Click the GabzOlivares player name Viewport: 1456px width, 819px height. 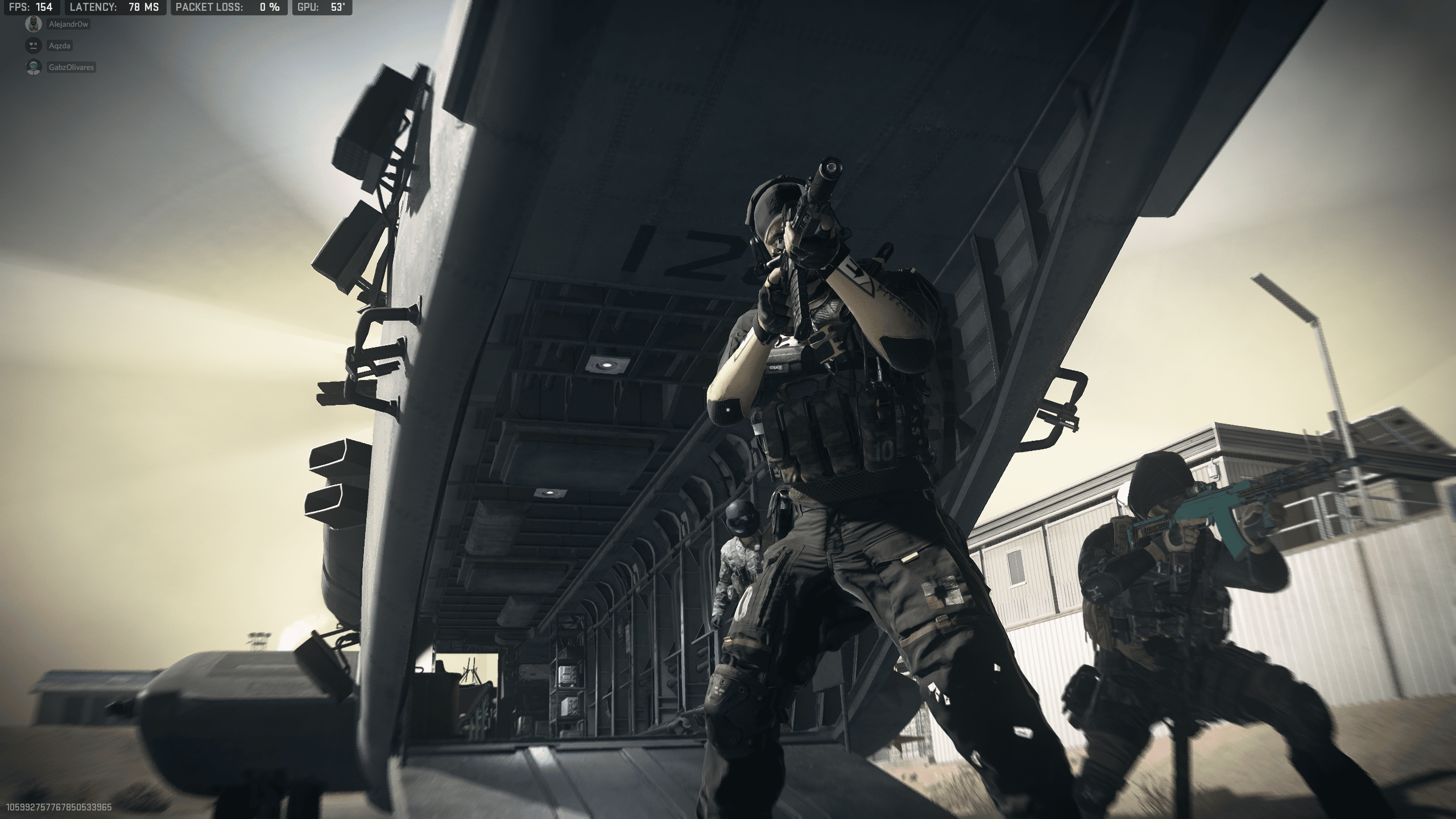71,67
